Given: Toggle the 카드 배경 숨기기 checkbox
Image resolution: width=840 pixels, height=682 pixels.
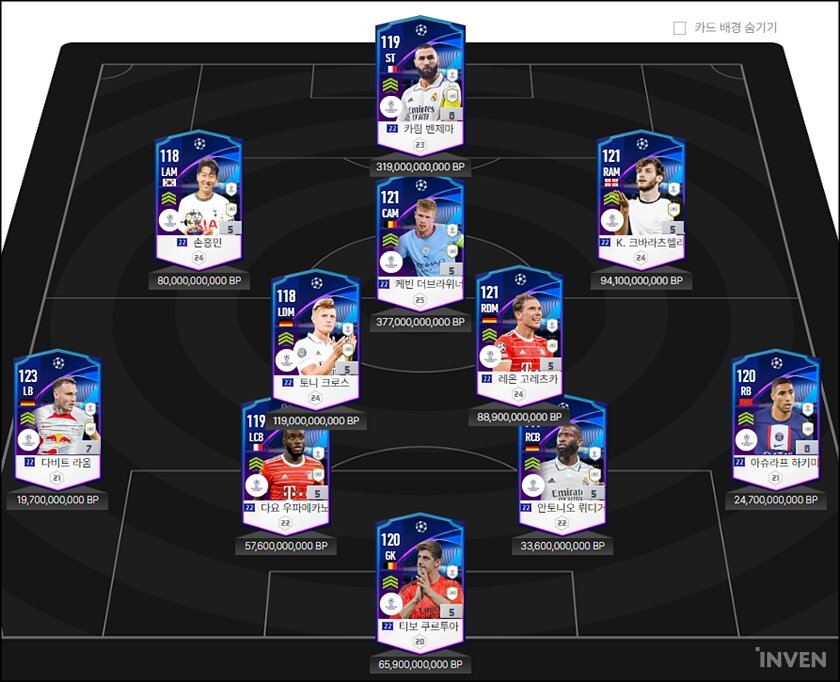Looking at the screenshot, I should [x=680, y=28].
